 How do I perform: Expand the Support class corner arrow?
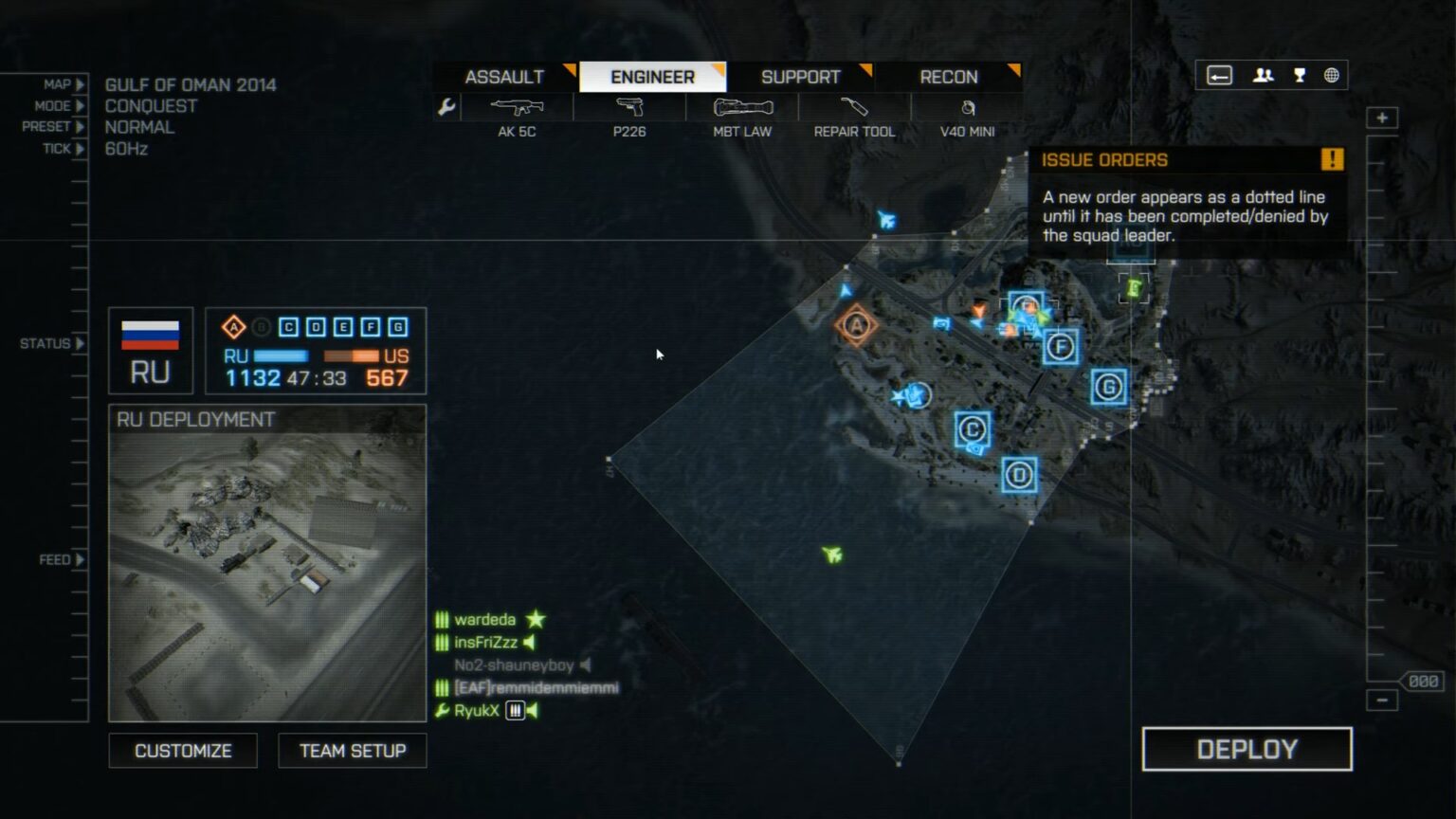pos(865,69)
